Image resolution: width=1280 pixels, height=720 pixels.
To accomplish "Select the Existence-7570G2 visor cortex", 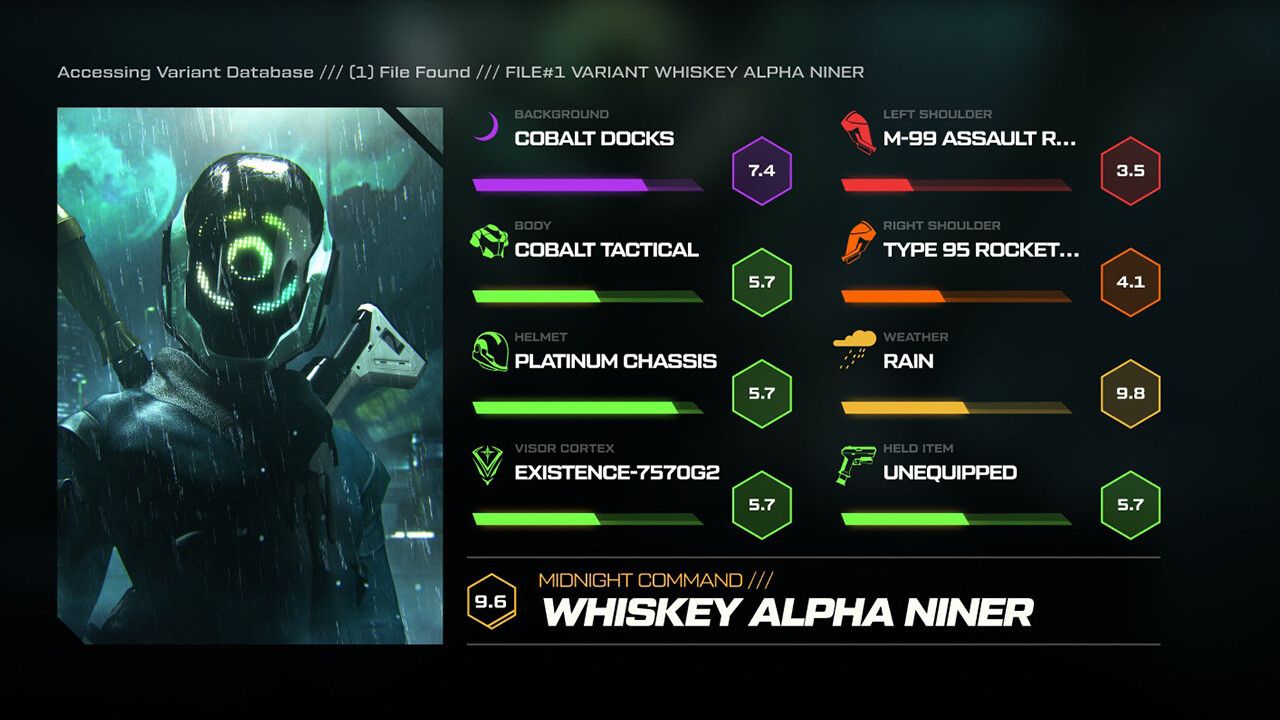I will pos(617,472).
